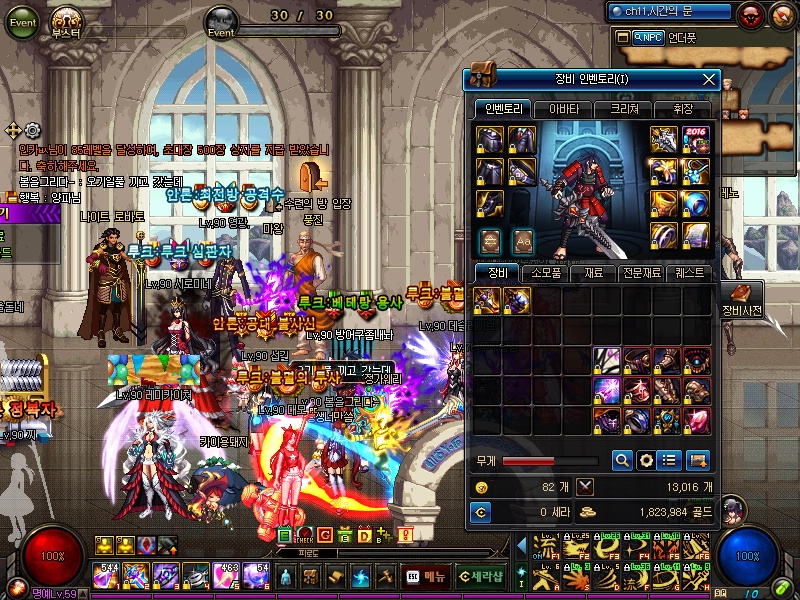The height and width of the screenshot is (600, 800).
Task: Click the inventory list sort button
Action: [x=672, y=460]
